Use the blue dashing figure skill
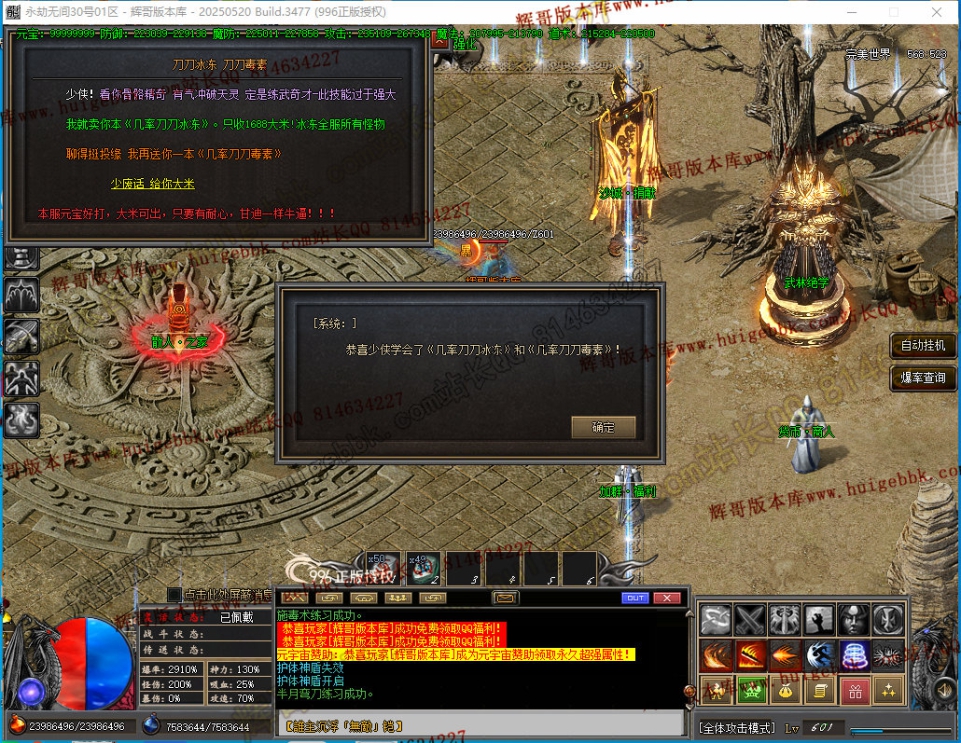The width and height of the screenshot is (961, 743). click(820, 656)
